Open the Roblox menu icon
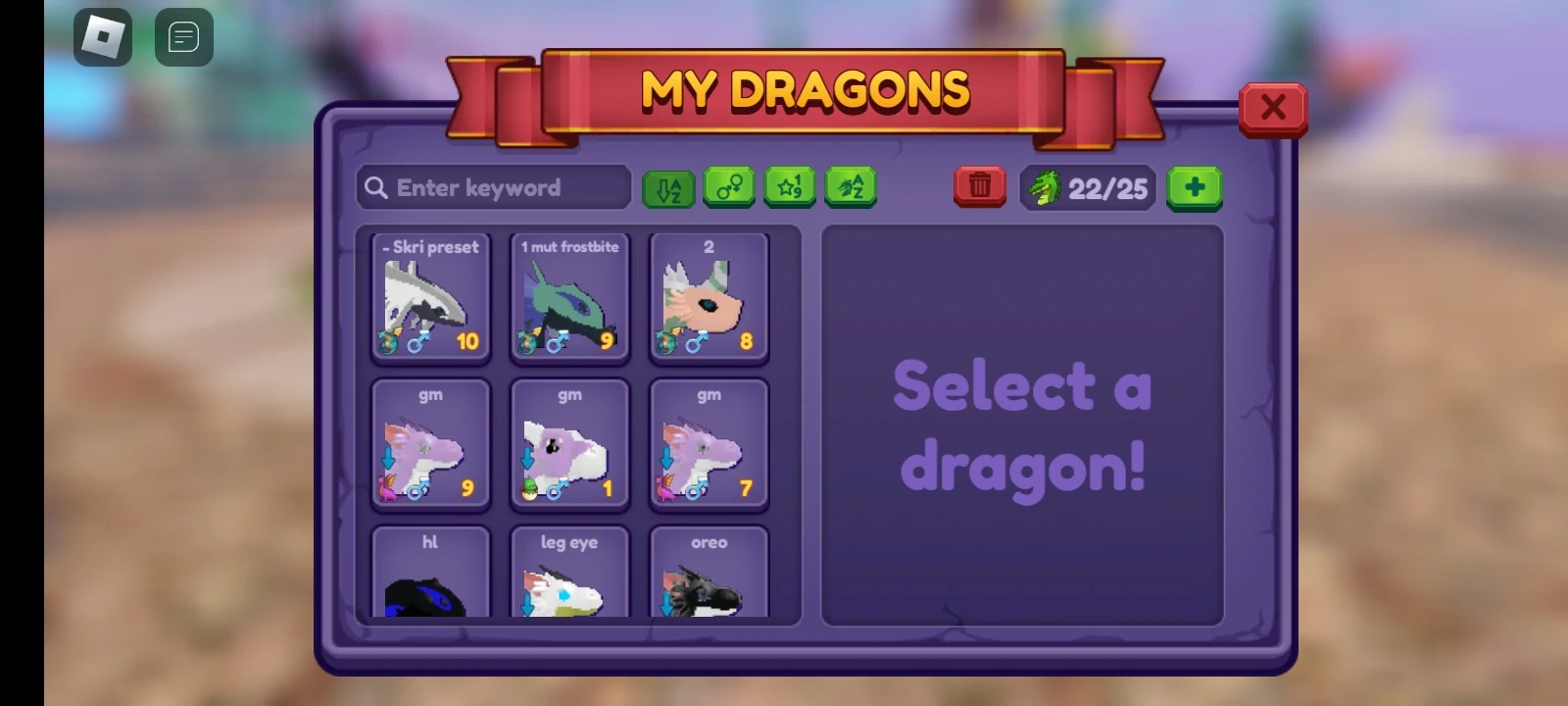Image resolution: width=1568 pixels, height=706 pixels. point(102,37)
